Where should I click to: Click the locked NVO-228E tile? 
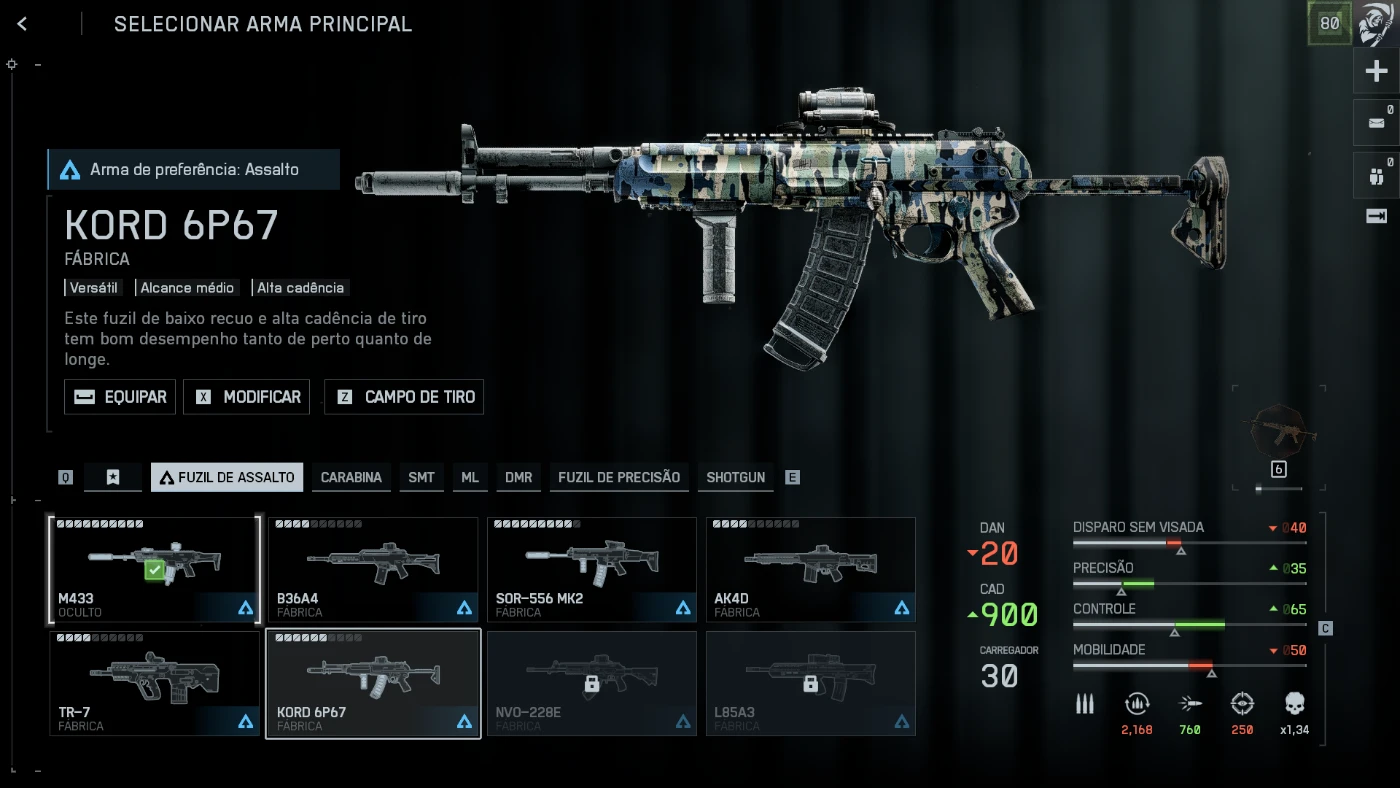591,683
